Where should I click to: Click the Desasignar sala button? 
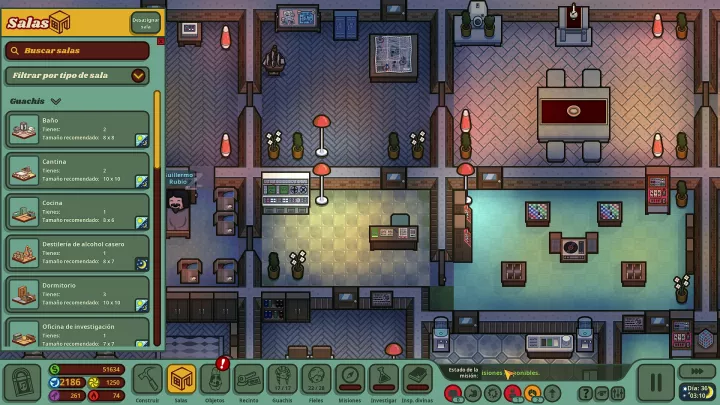[x=145, y=22]
